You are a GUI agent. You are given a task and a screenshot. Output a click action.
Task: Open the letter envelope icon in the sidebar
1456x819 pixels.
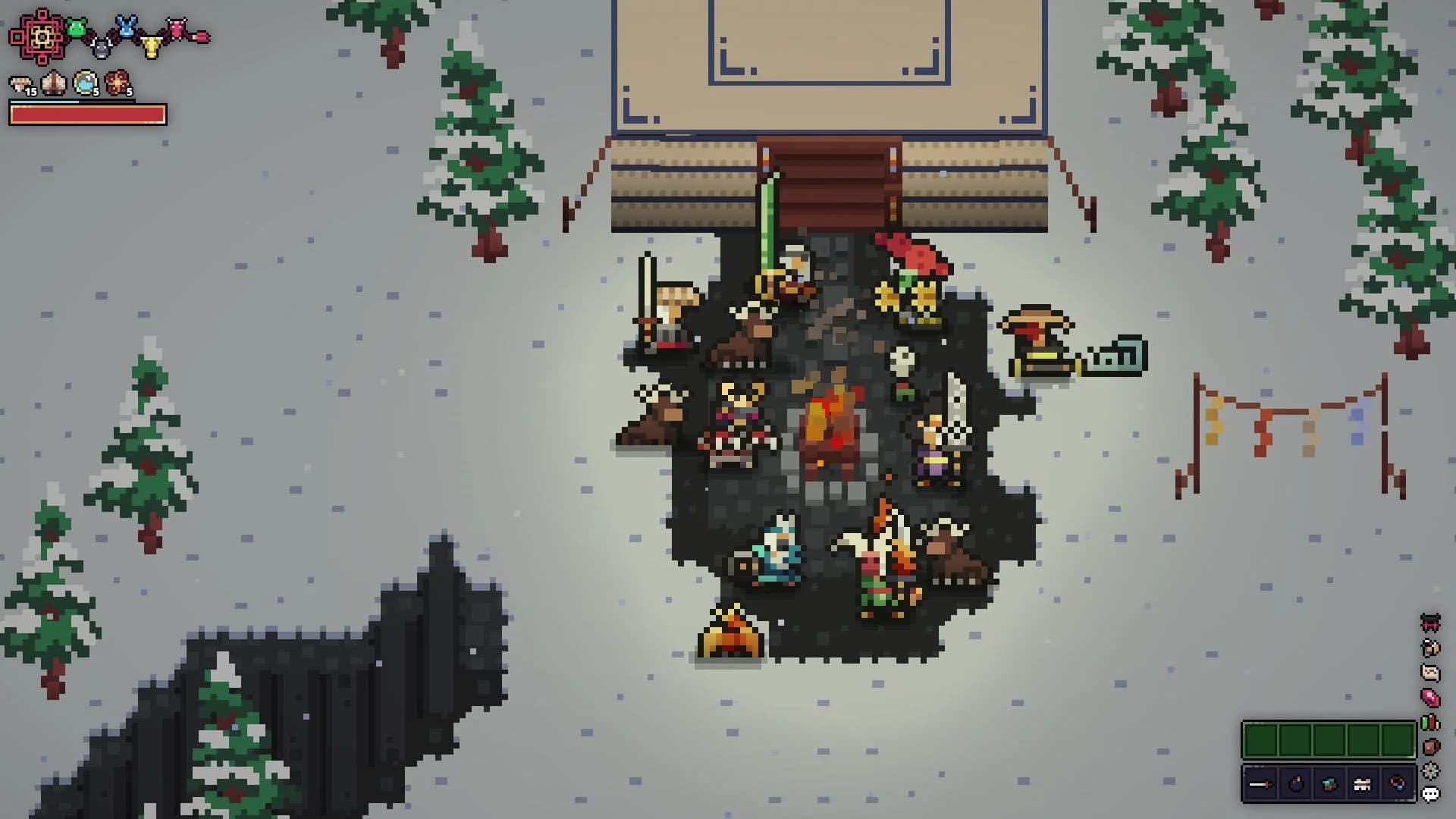pos(1431,671)
